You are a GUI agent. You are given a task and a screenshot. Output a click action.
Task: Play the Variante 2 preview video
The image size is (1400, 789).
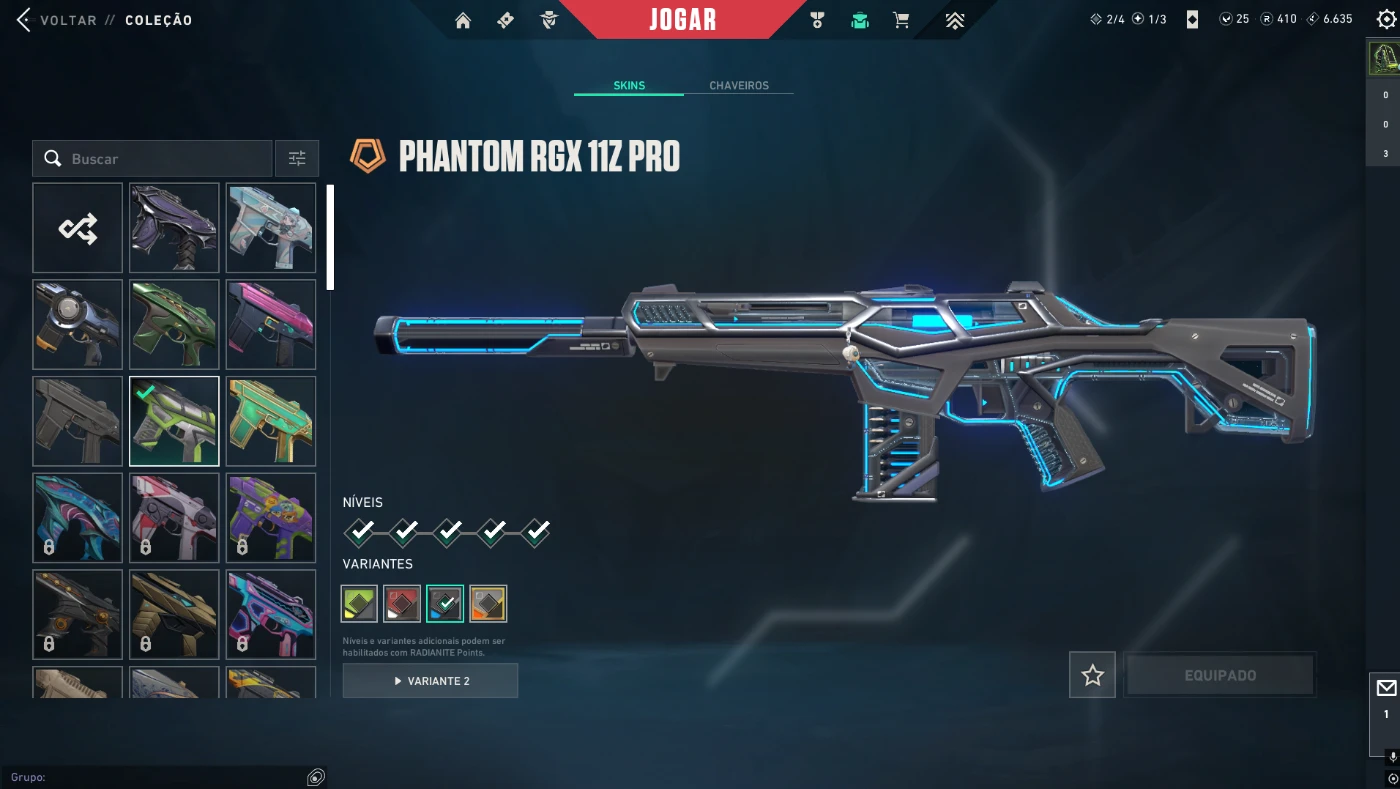pos(430,681)
